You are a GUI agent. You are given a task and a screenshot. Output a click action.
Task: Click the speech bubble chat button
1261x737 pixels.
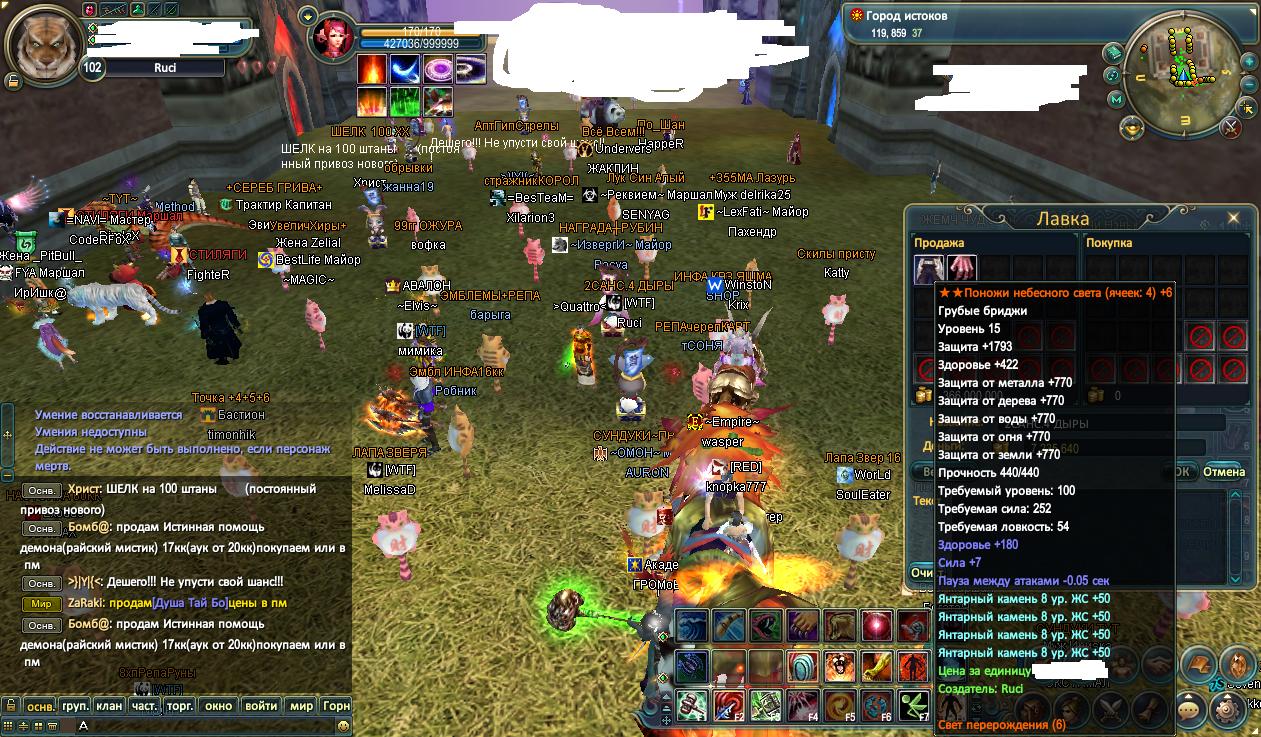tap(1190, 710)
